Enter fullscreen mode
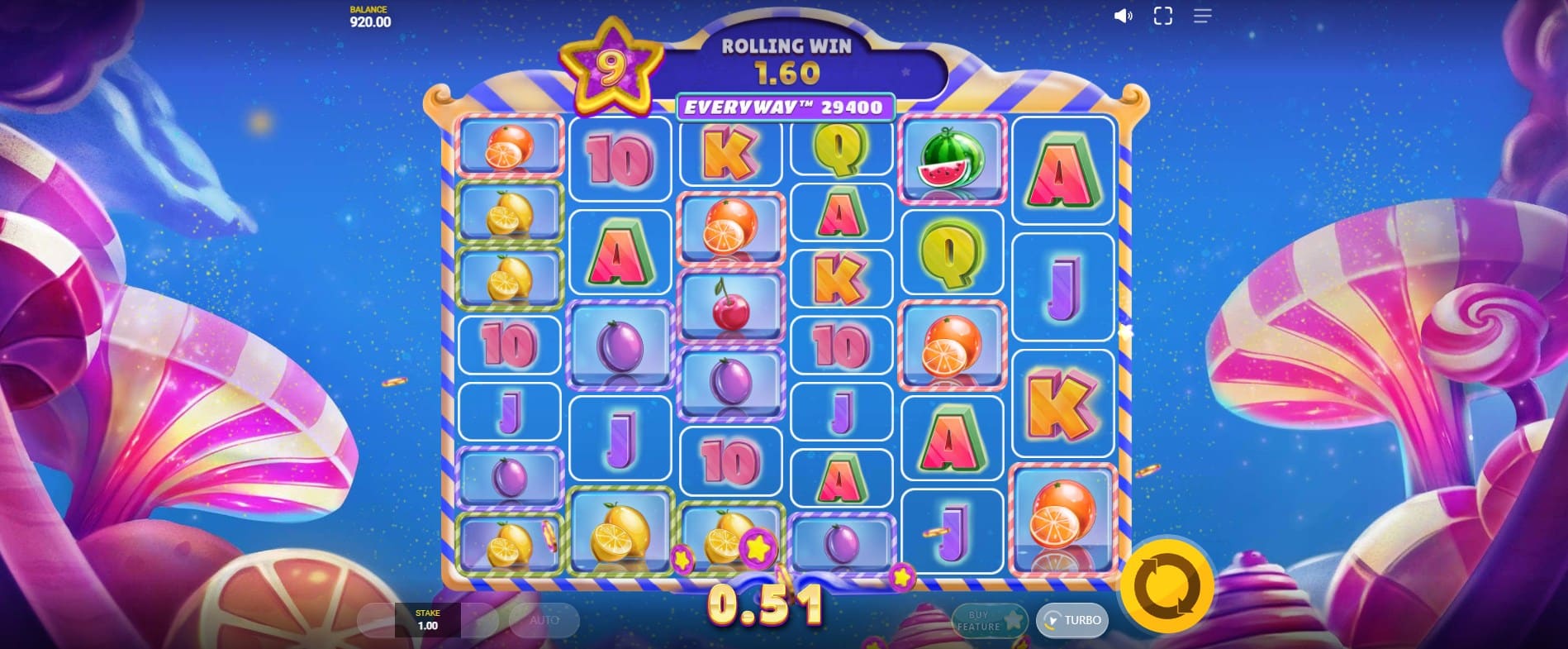Screen dimensions: 1568x649 pos(1162,16)
